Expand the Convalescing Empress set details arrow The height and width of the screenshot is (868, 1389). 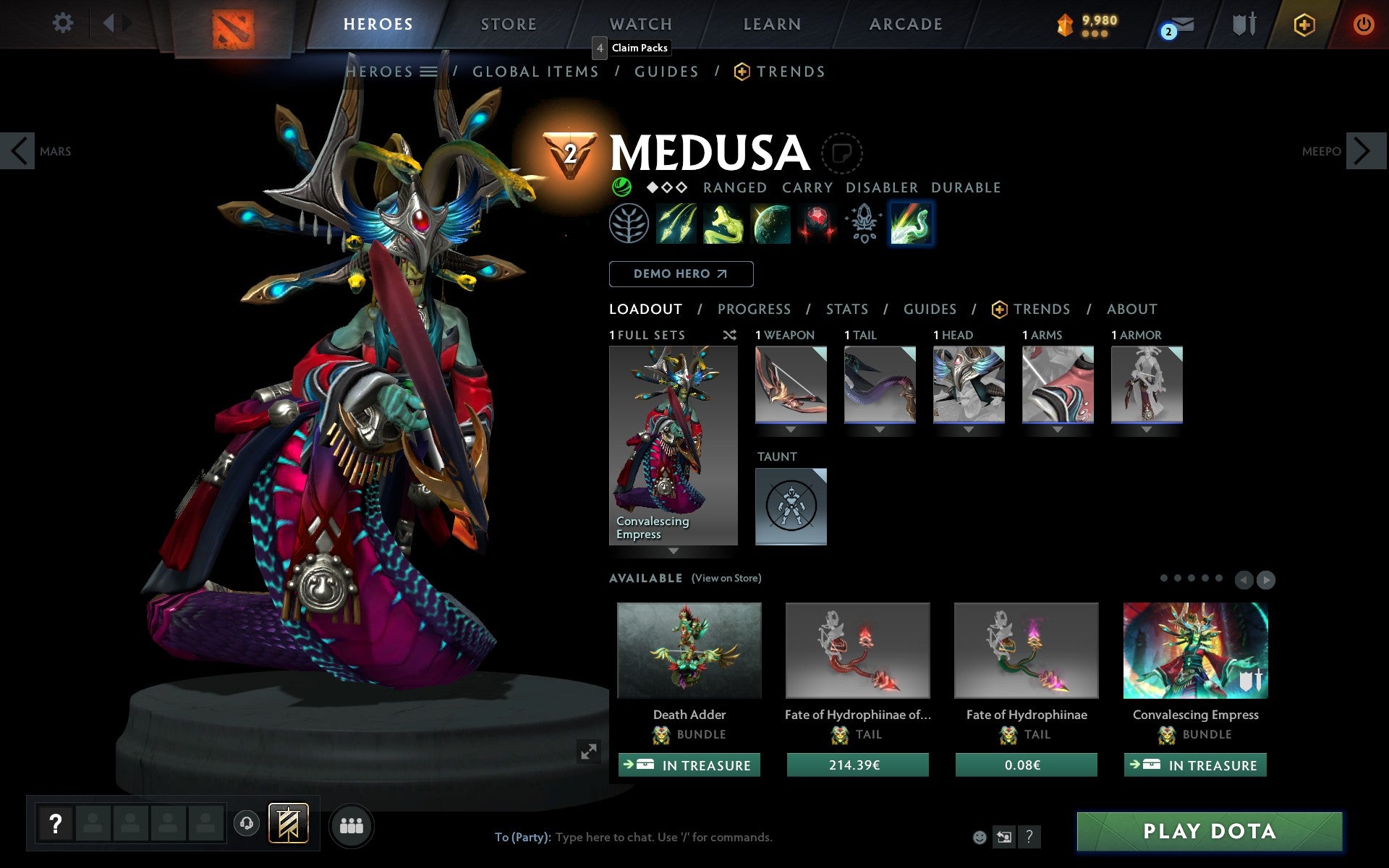coord(674,550)
